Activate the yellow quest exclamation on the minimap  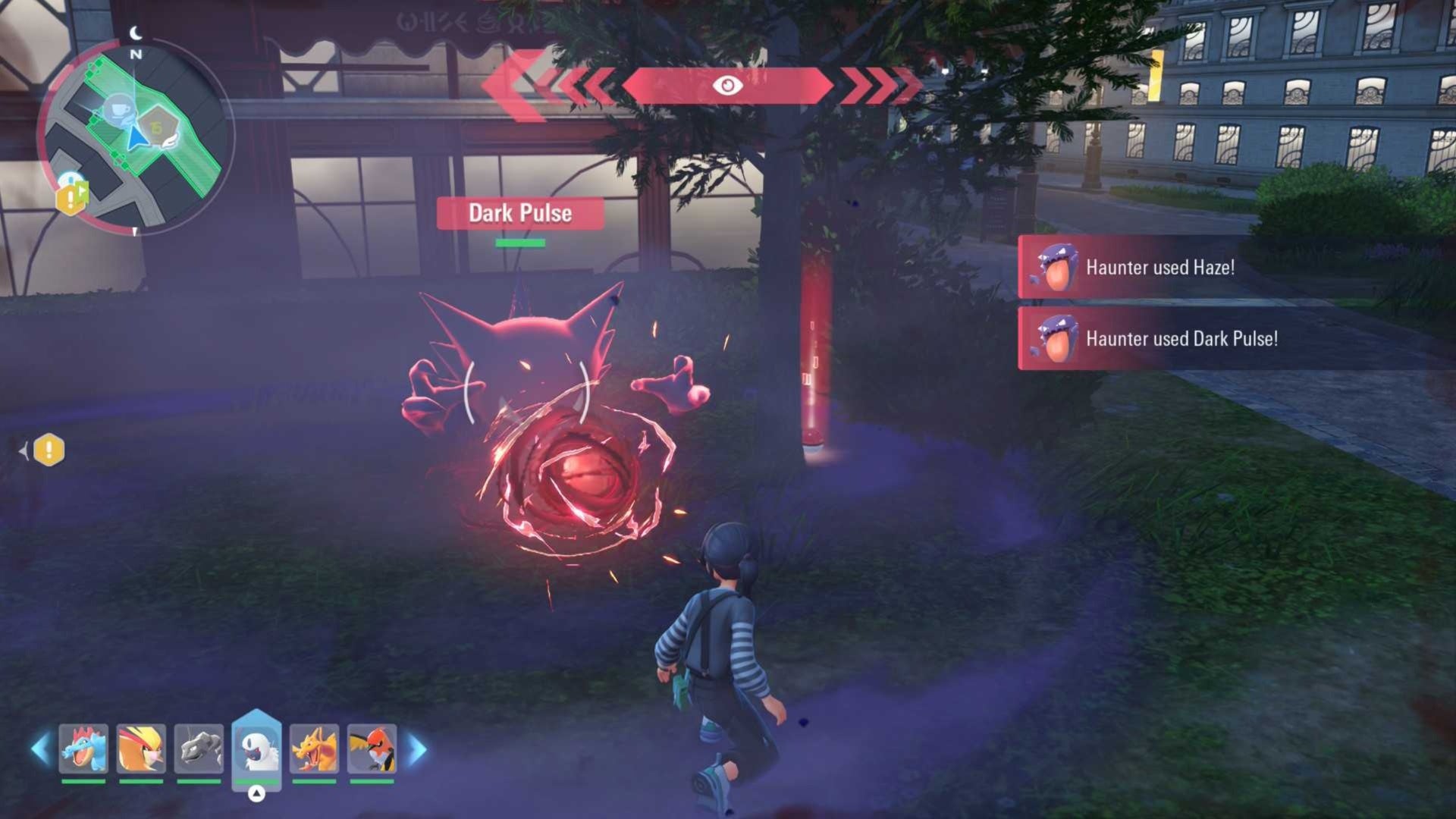click(x=71, y=198)
